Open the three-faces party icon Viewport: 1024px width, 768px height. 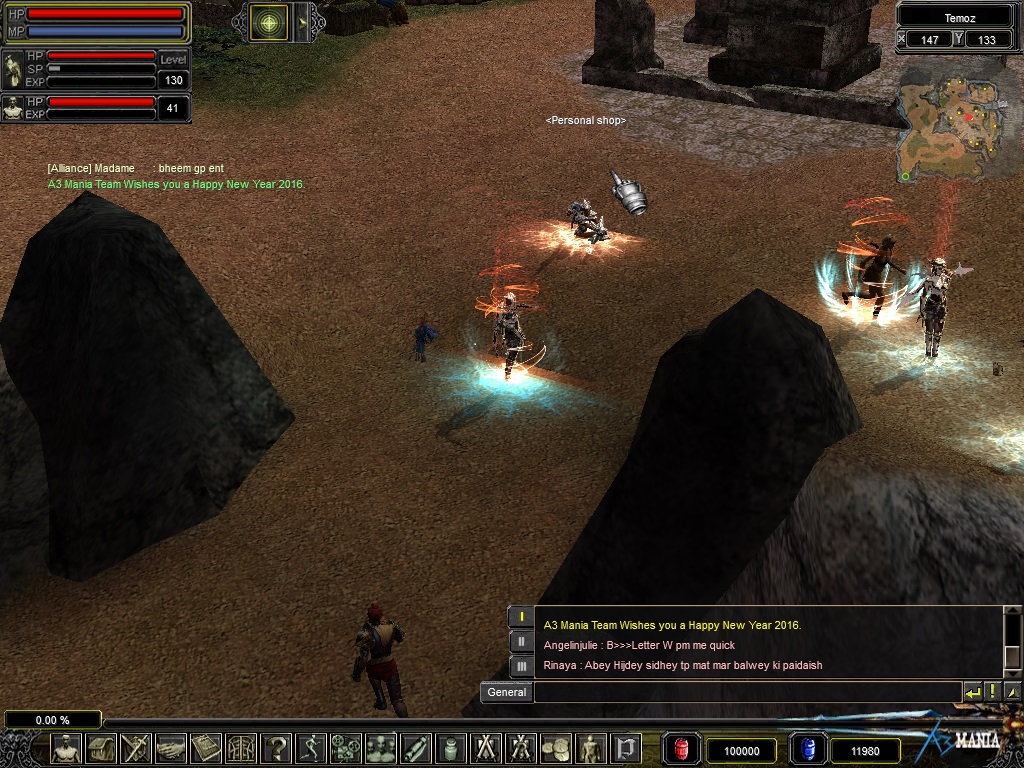pos(381,748)
